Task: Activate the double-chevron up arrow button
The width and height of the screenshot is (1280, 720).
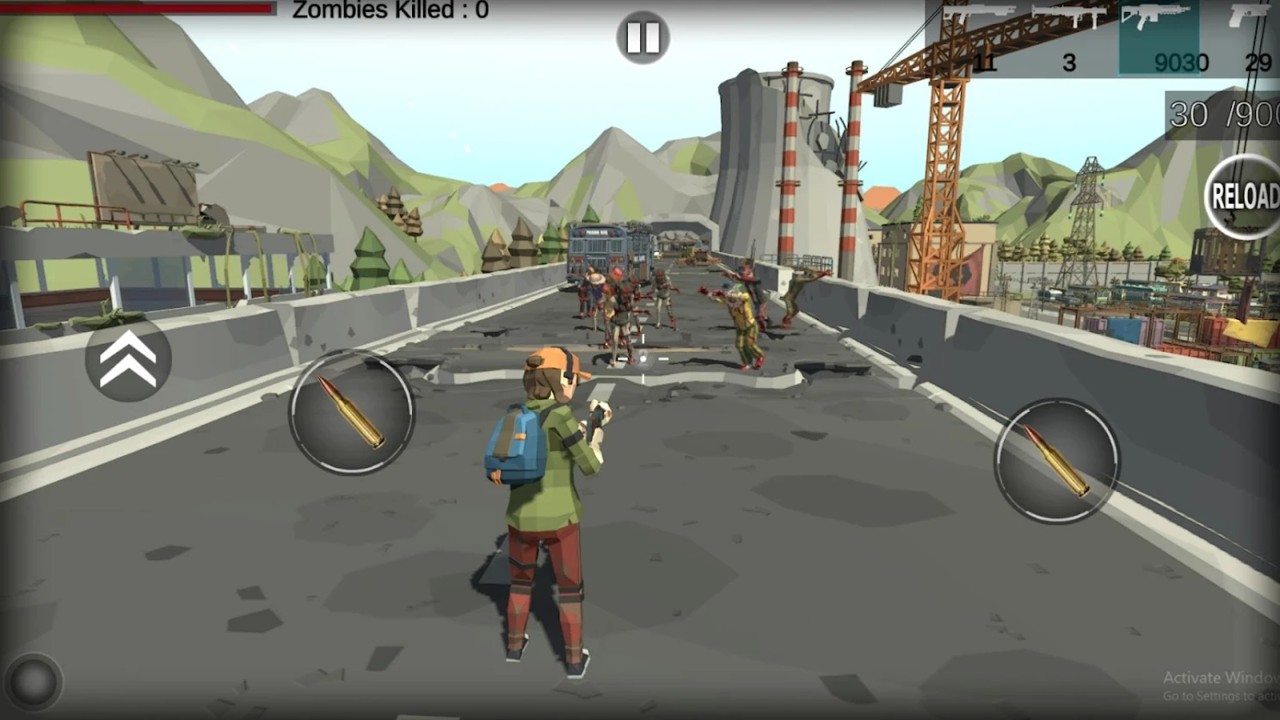Action: [128, 359]
